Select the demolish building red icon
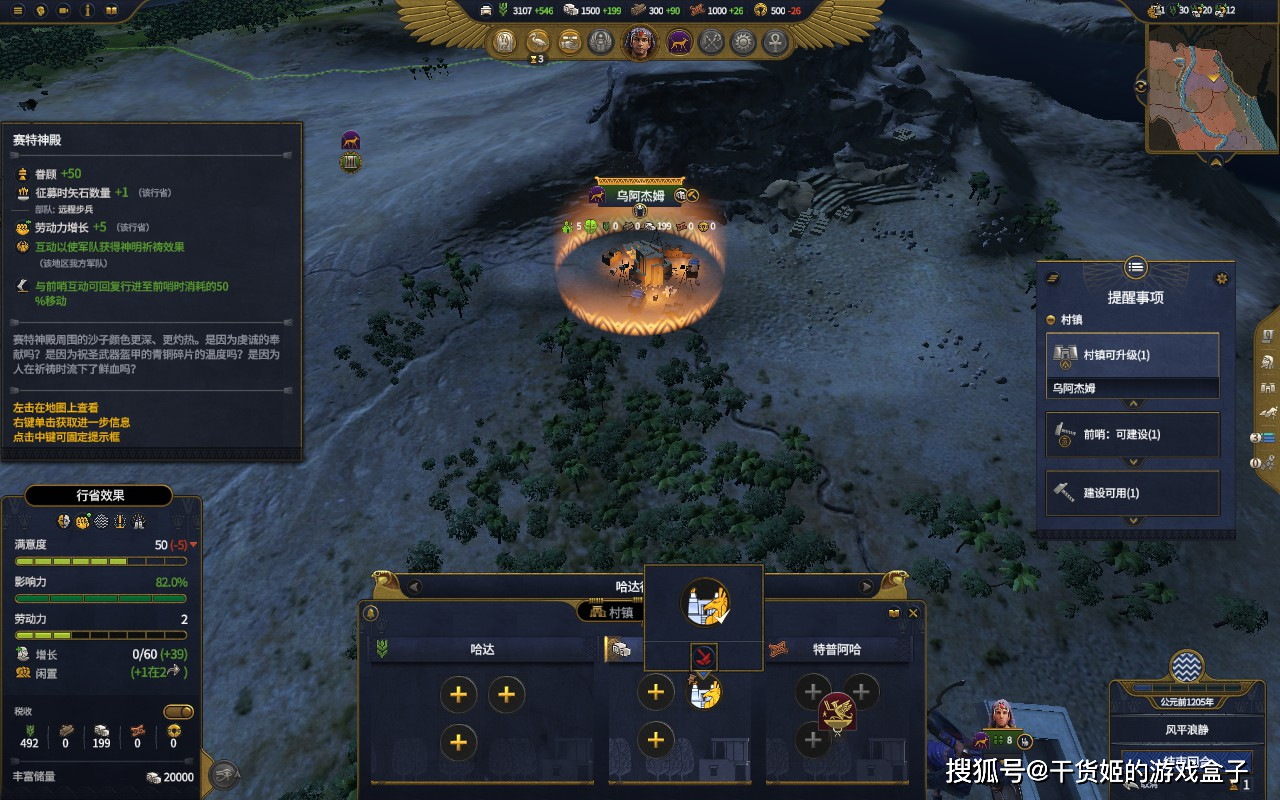 click(x=704, y=657)
